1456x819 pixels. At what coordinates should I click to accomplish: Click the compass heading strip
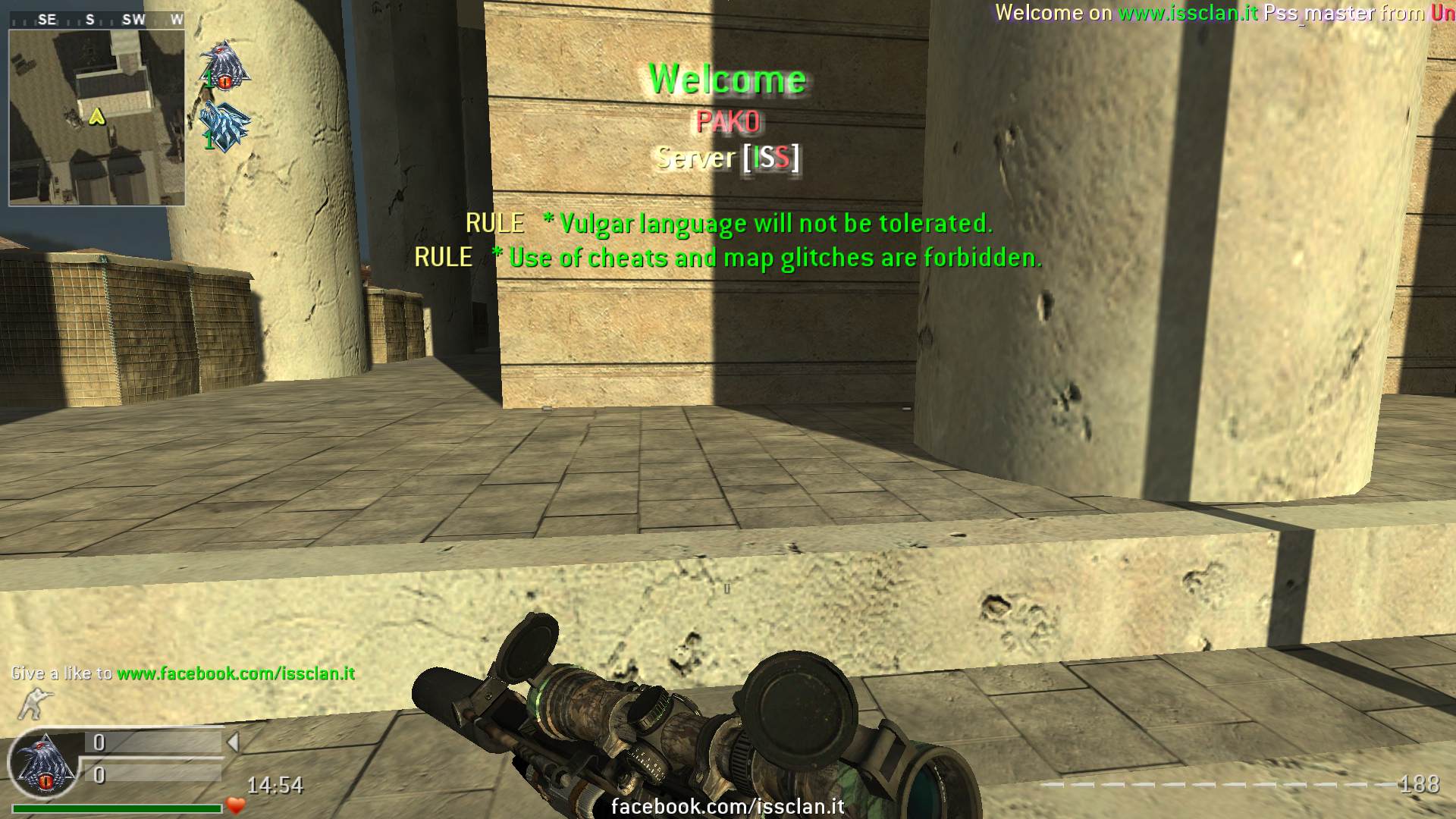tap(96, 20)
